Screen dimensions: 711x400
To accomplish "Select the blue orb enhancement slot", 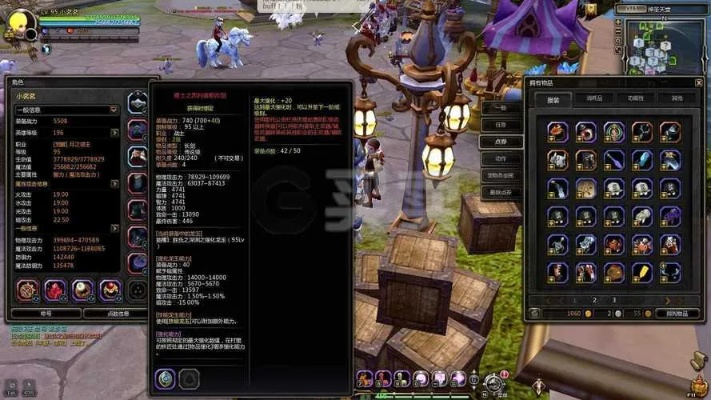I will tap(165, 377).
